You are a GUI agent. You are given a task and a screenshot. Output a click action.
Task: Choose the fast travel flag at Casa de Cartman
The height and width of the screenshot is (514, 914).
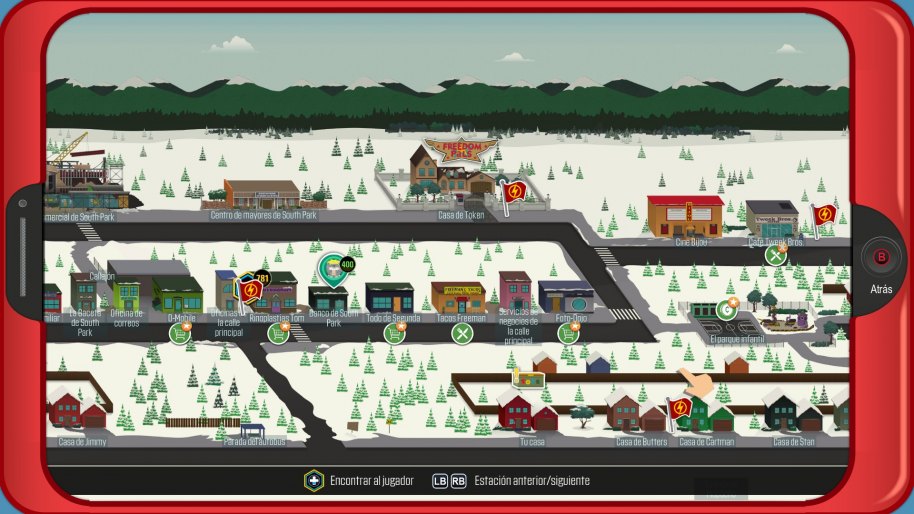point(680,408)
